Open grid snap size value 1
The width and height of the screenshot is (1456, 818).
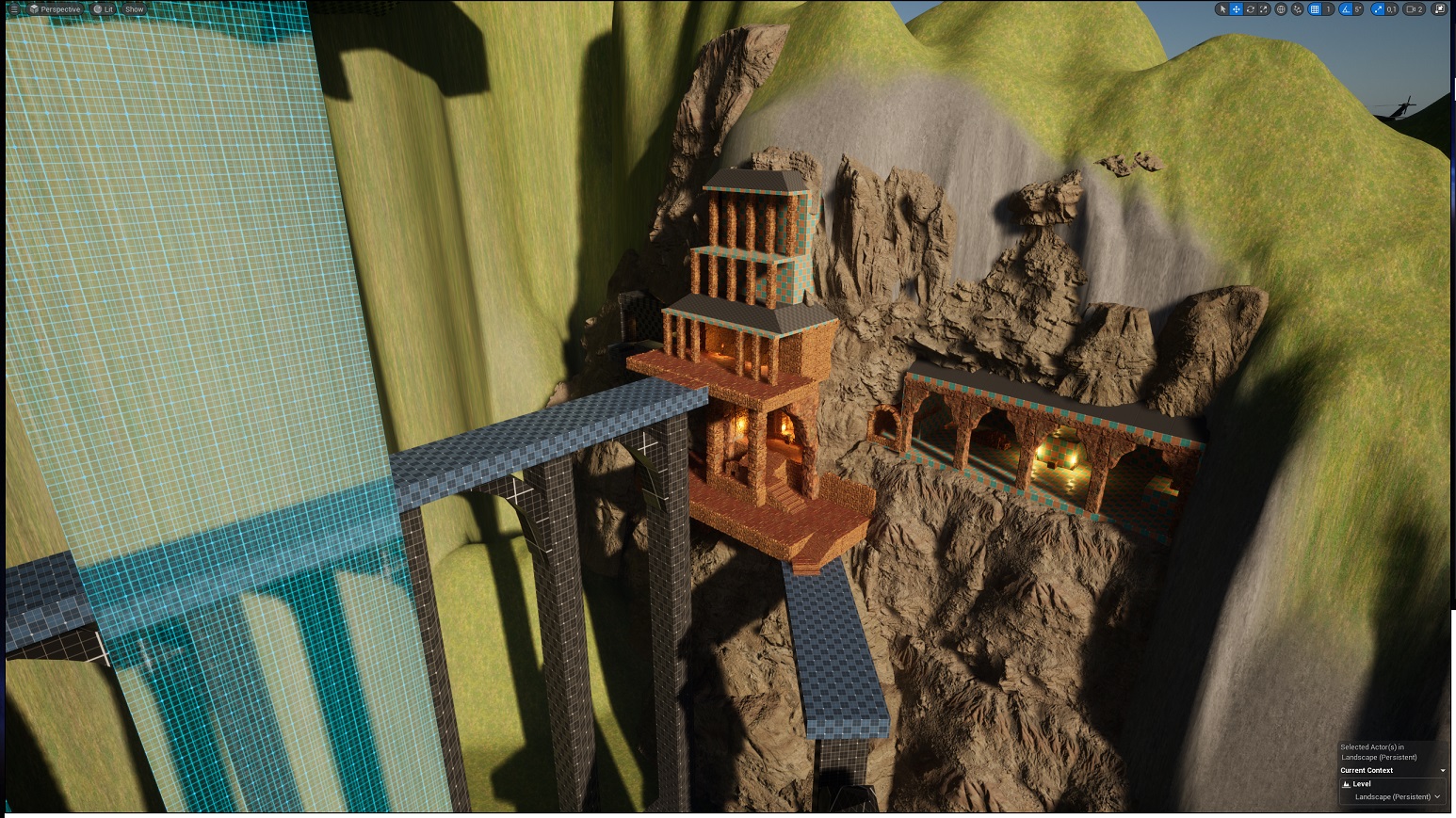(1328, 9)
